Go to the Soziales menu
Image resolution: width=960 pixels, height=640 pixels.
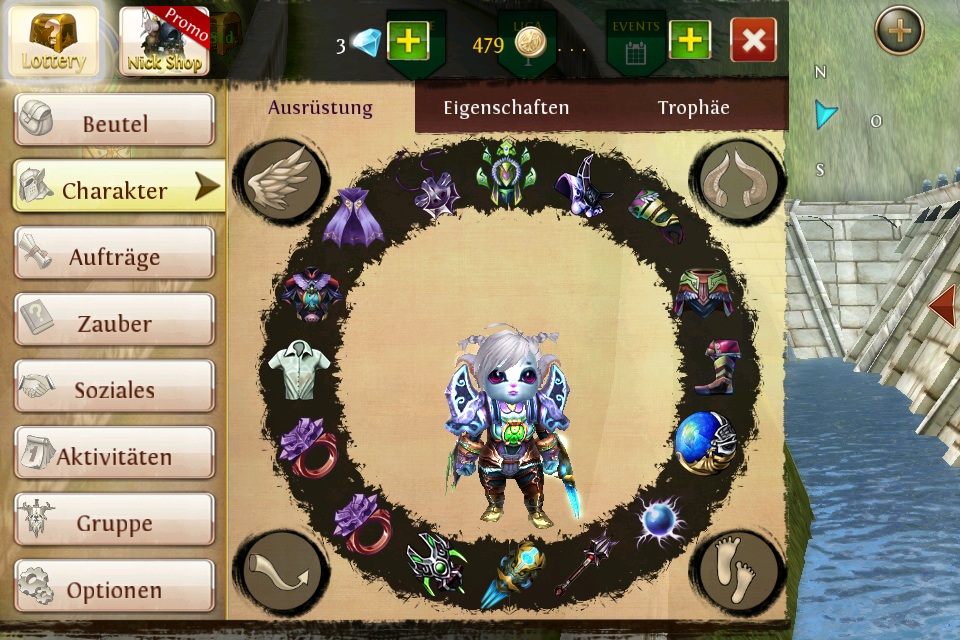coord(114,390)
